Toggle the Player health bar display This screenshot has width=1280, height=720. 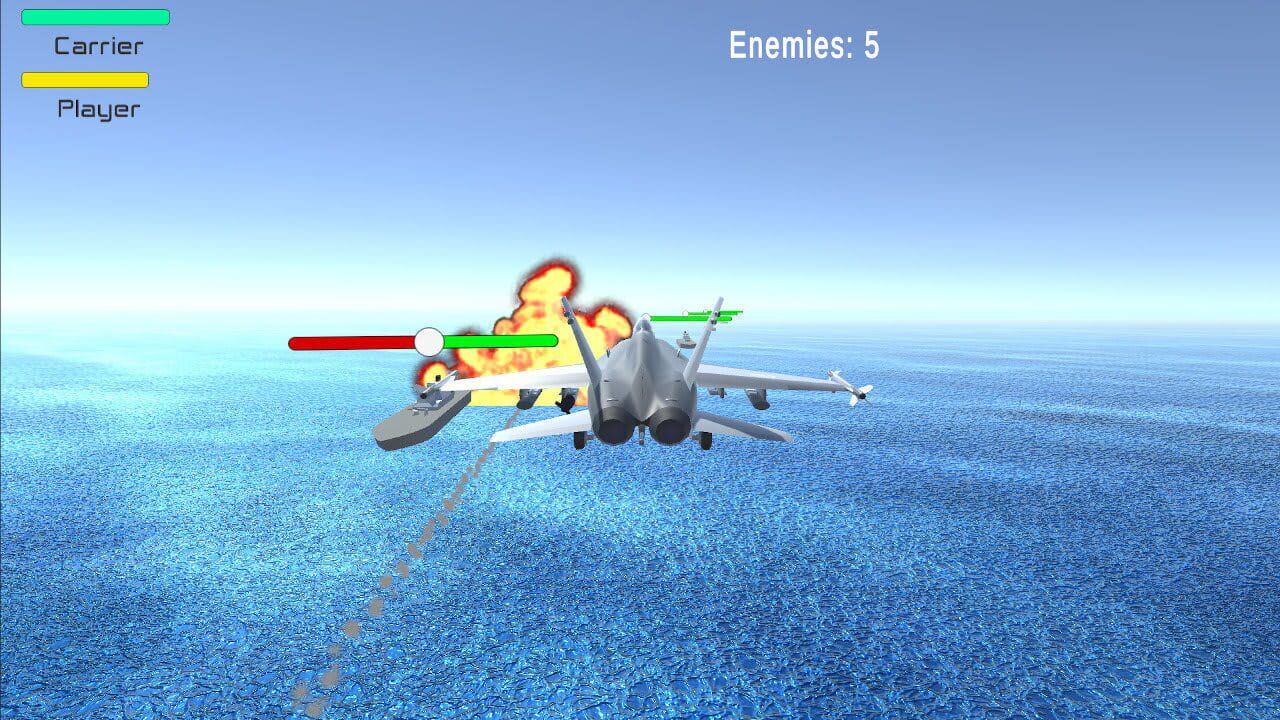point(83,79)
